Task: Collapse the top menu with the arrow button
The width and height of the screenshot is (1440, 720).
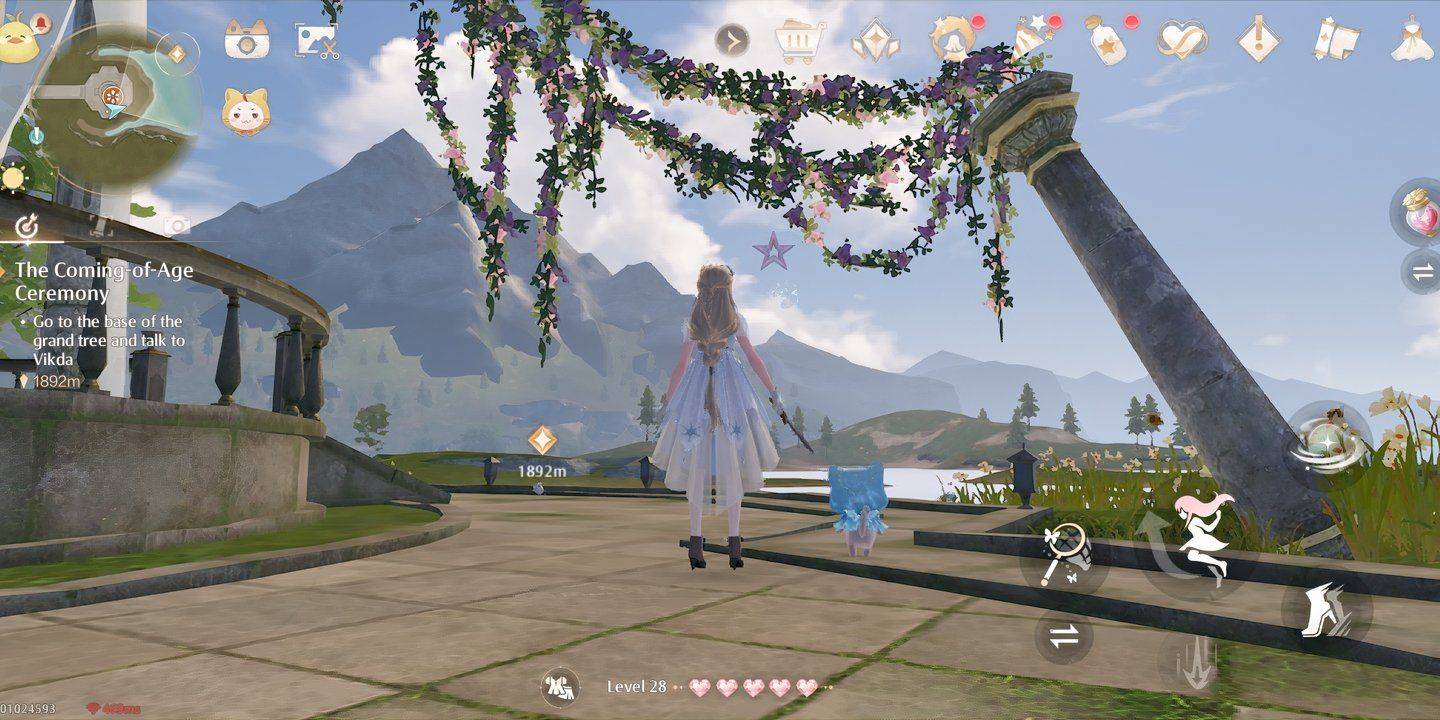Action: [x=732, y=41]
